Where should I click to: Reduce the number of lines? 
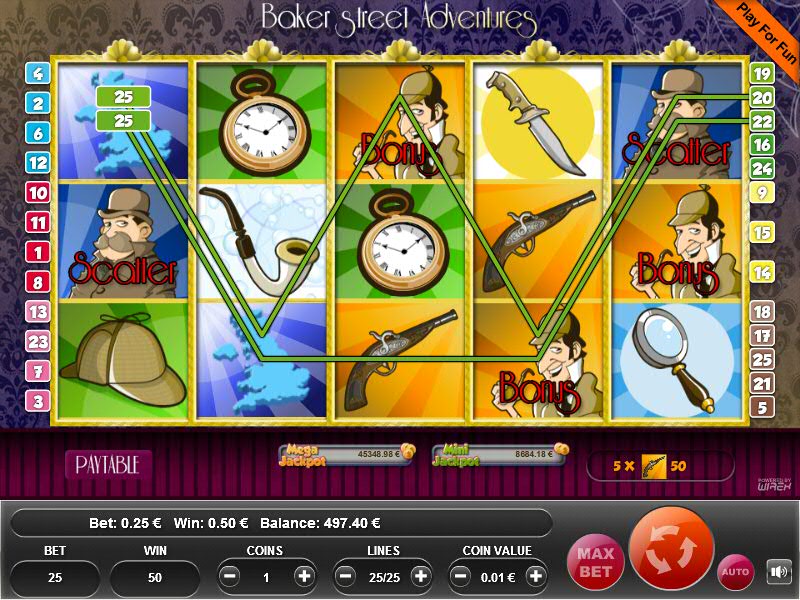346,576
